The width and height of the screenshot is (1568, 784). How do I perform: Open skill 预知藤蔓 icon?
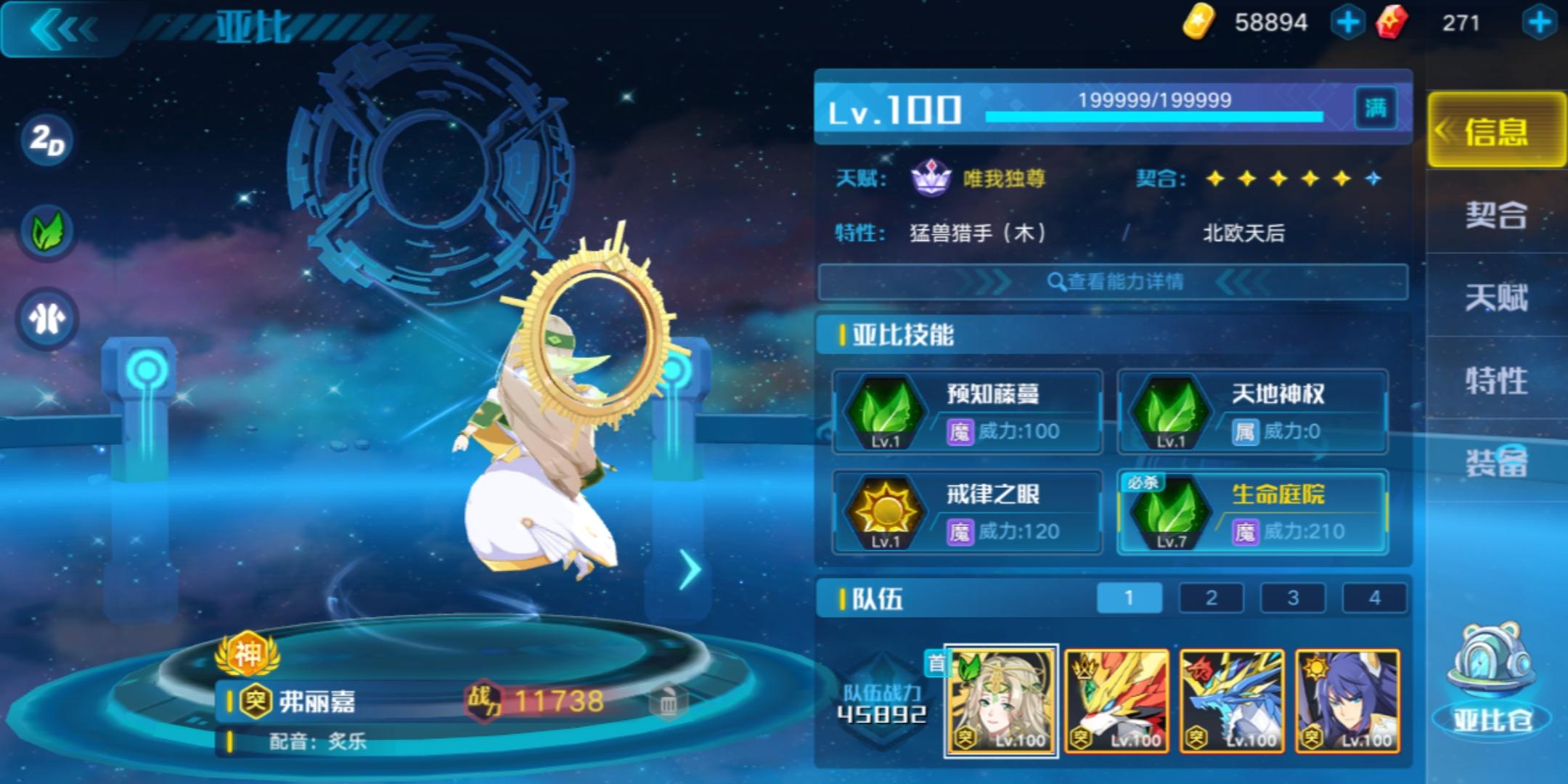tap(886, 412)
